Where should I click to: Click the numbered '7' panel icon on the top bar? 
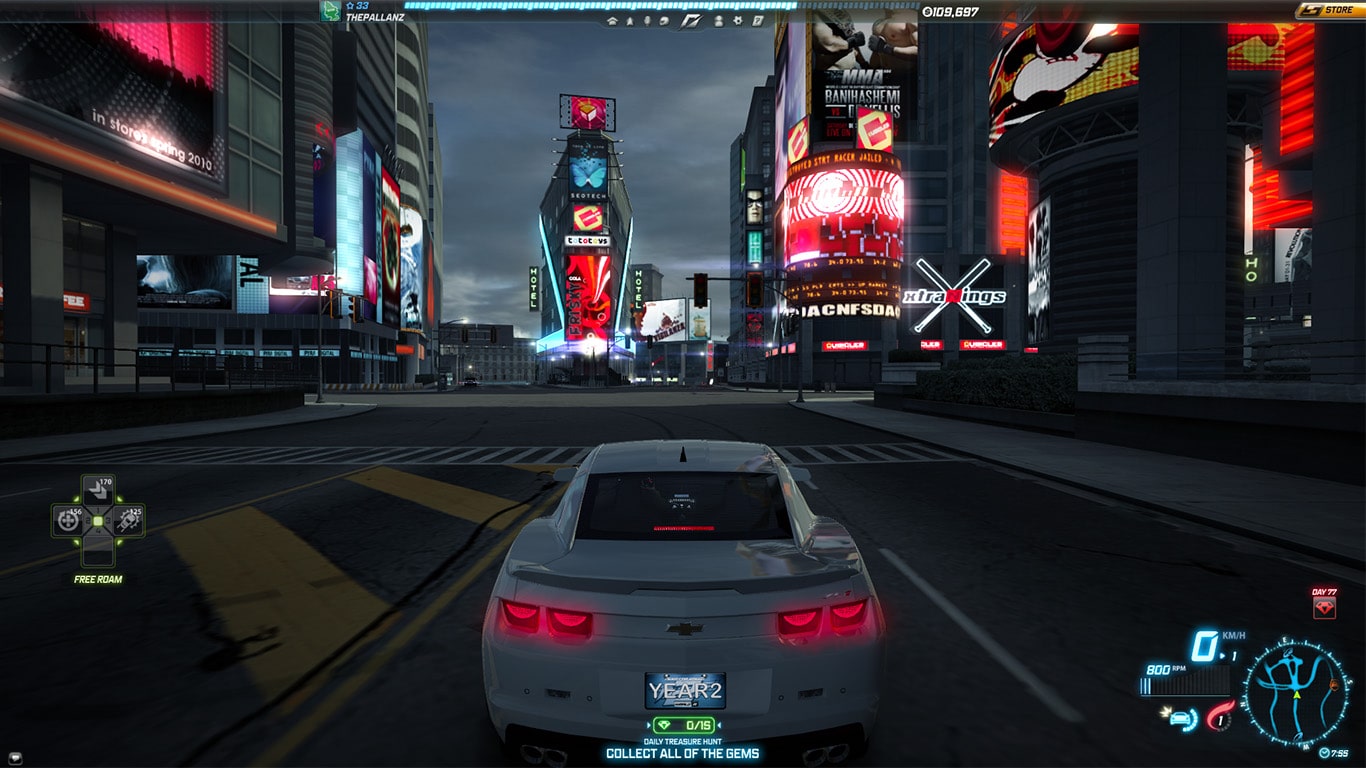(x=758, y=20)
